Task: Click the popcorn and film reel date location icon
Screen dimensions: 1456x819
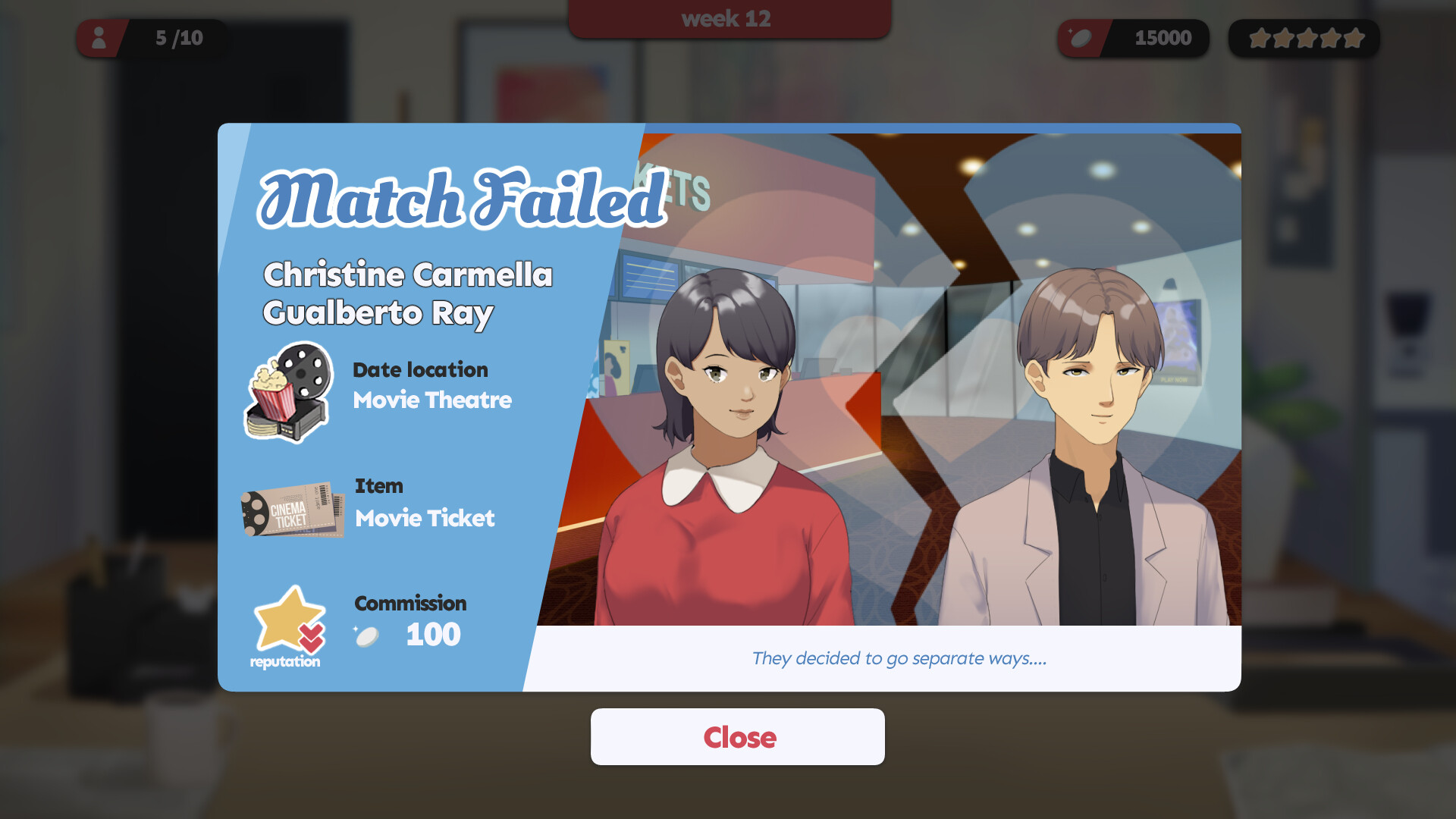Action: [288, 392]
